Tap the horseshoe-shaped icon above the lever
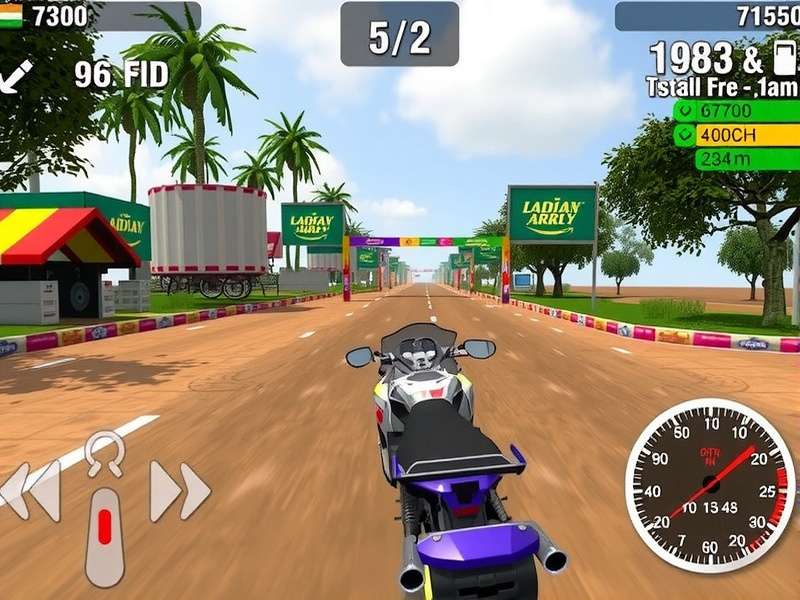800x600 pixels. [x=104, y=453]
